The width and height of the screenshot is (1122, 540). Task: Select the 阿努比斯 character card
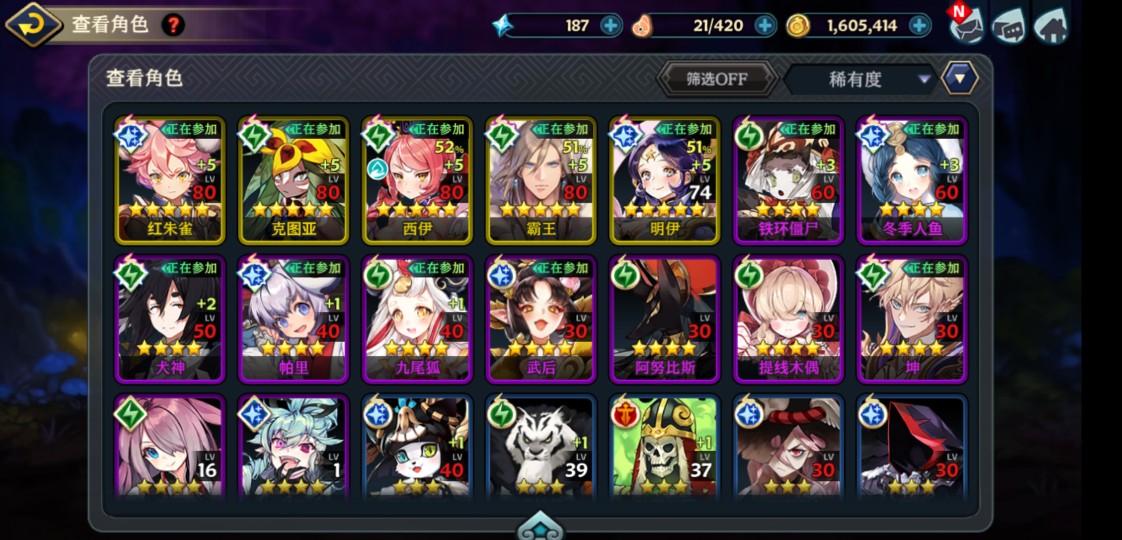coord(664,320)
